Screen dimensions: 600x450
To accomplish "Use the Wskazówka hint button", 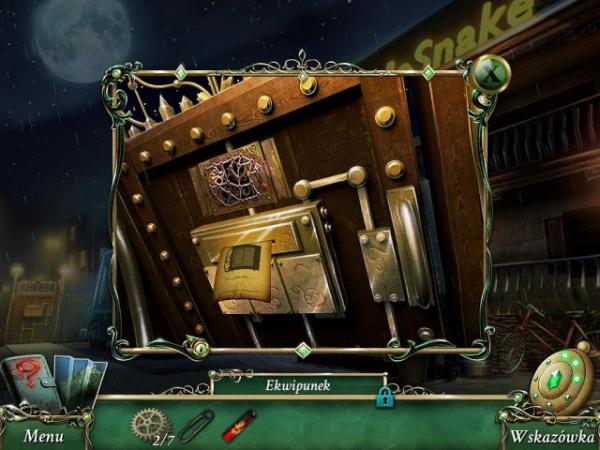I will pos(548,436).
